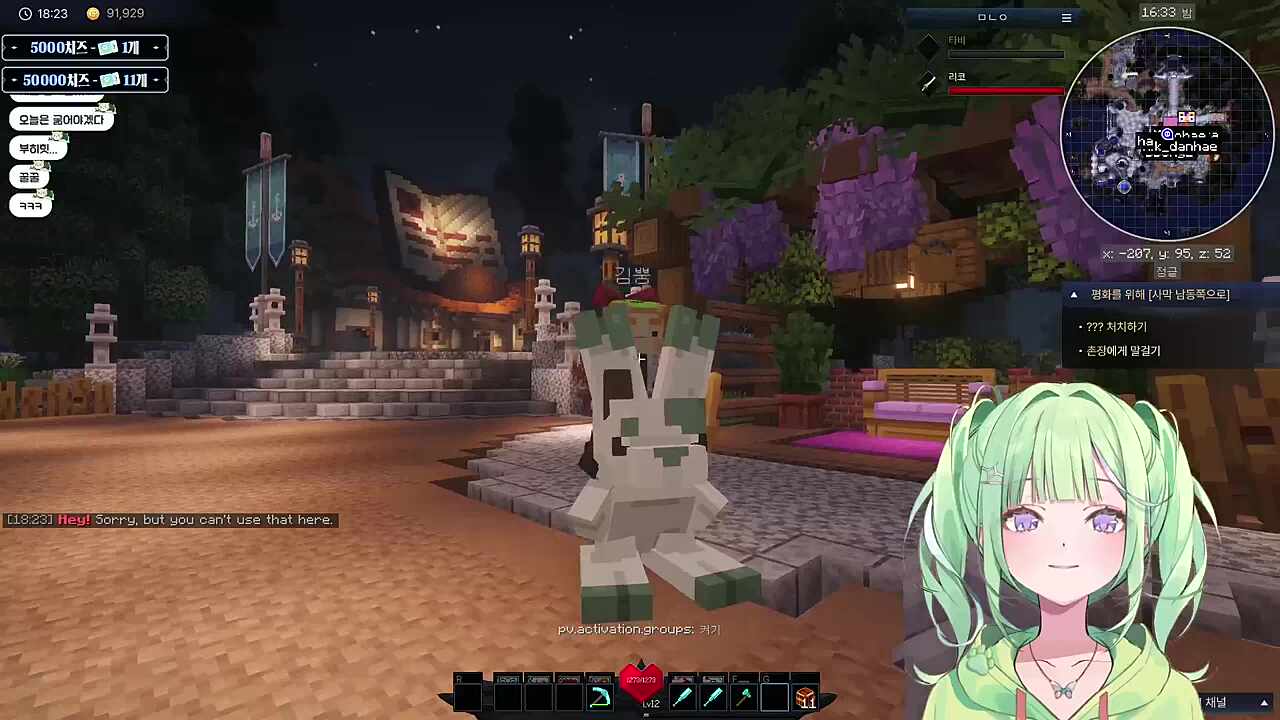Click the 50000치즈 donation goal banner
The image size is (1280, 720).
(x=85, y=80)
